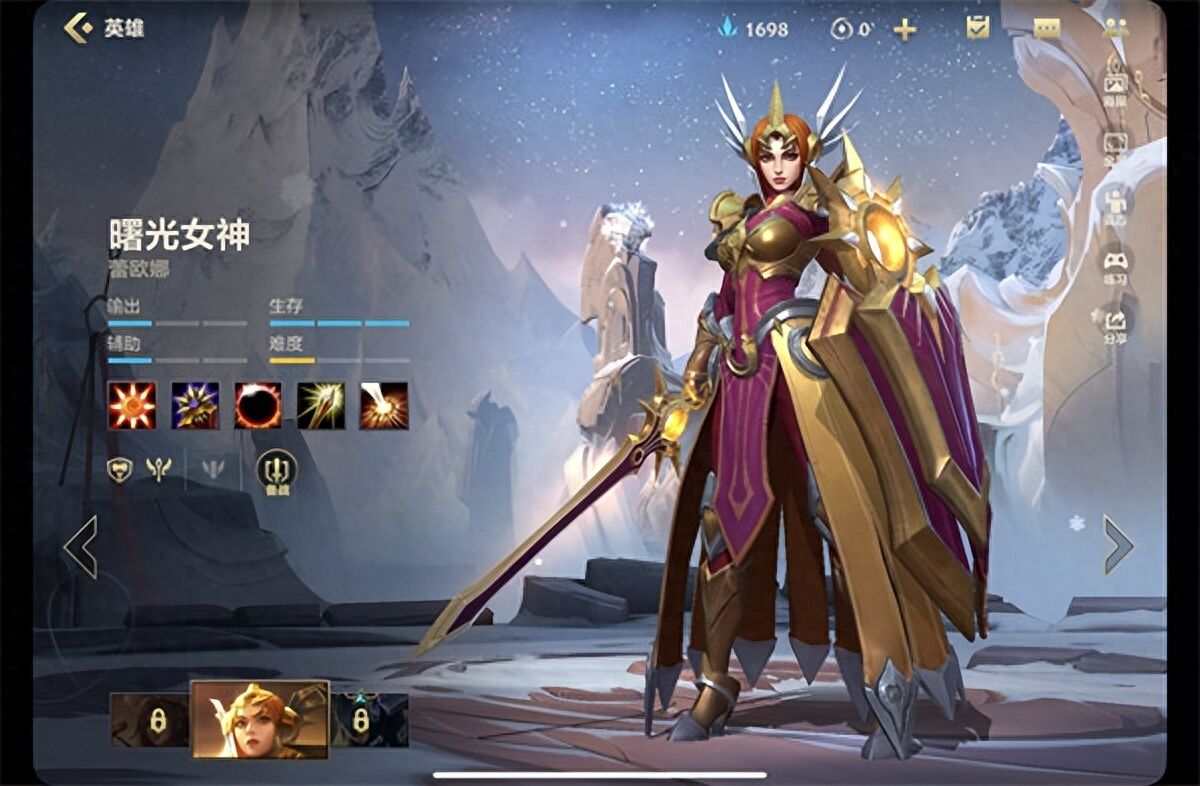Select the locked brown skin thumbnail
Screen dimensions: 1200x786
tap(150, 720)
